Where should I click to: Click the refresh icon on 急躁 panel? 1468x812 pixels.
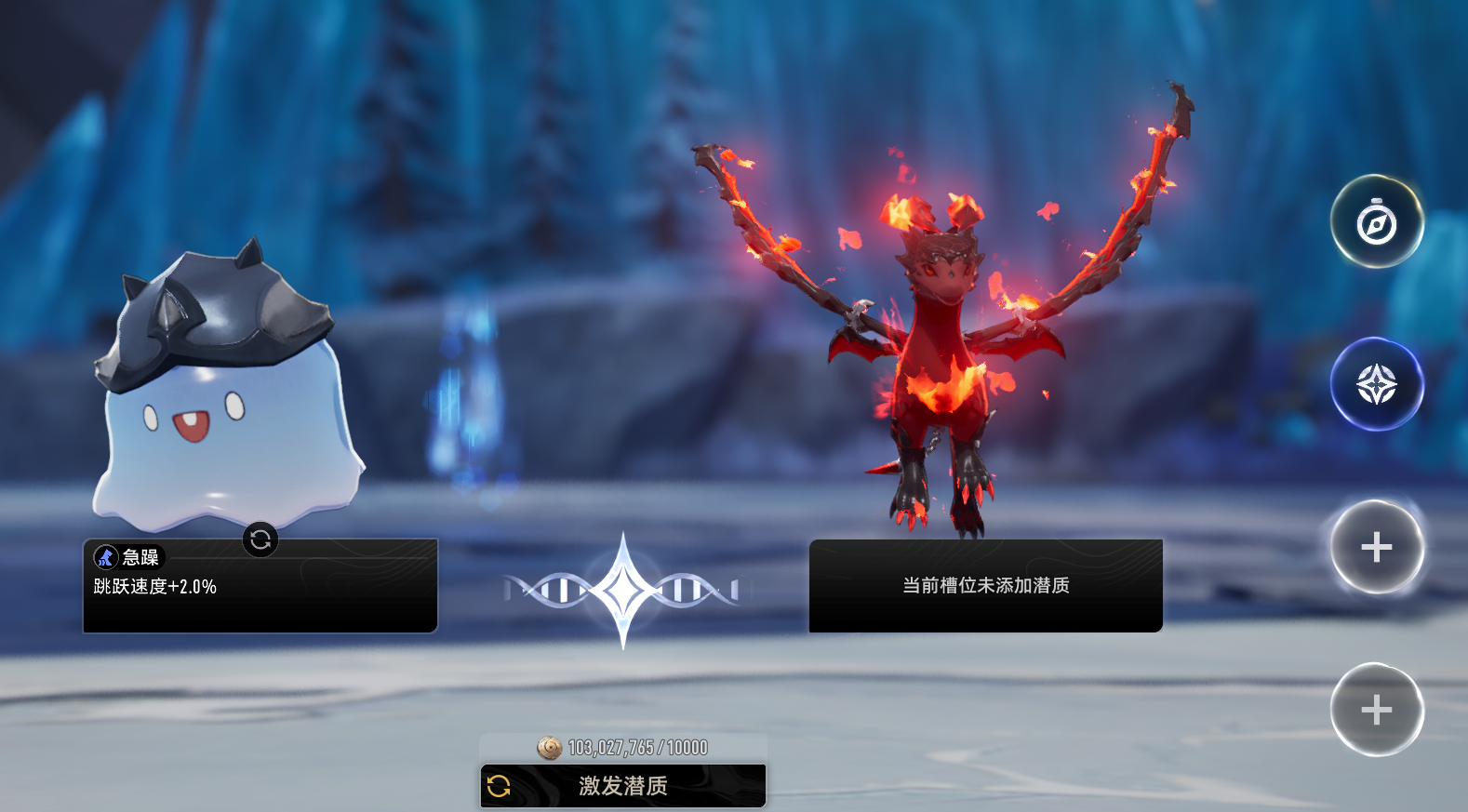tap(260, 539)
